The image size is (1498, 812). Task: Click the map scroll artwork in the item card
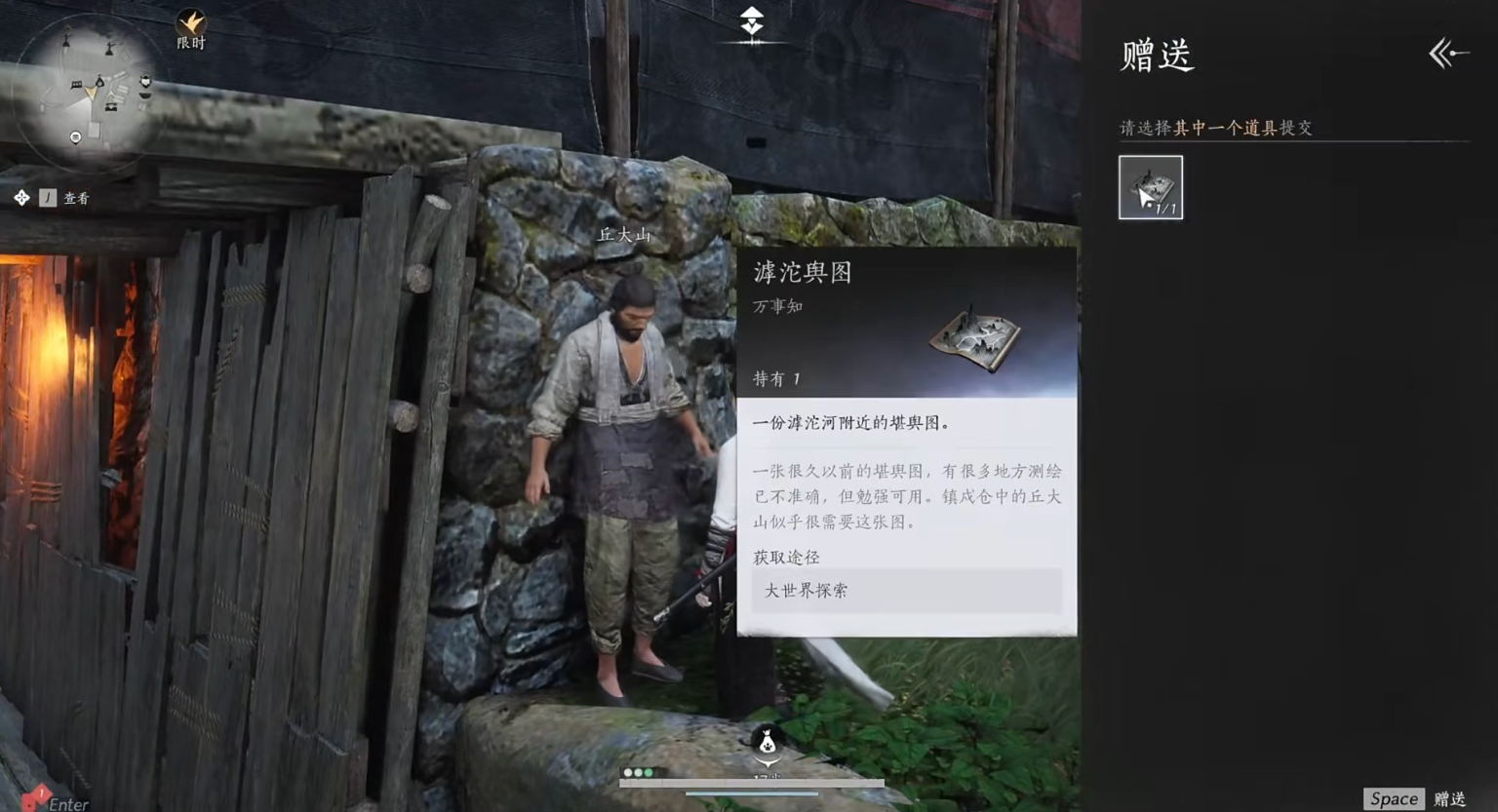tap(972, 338)
